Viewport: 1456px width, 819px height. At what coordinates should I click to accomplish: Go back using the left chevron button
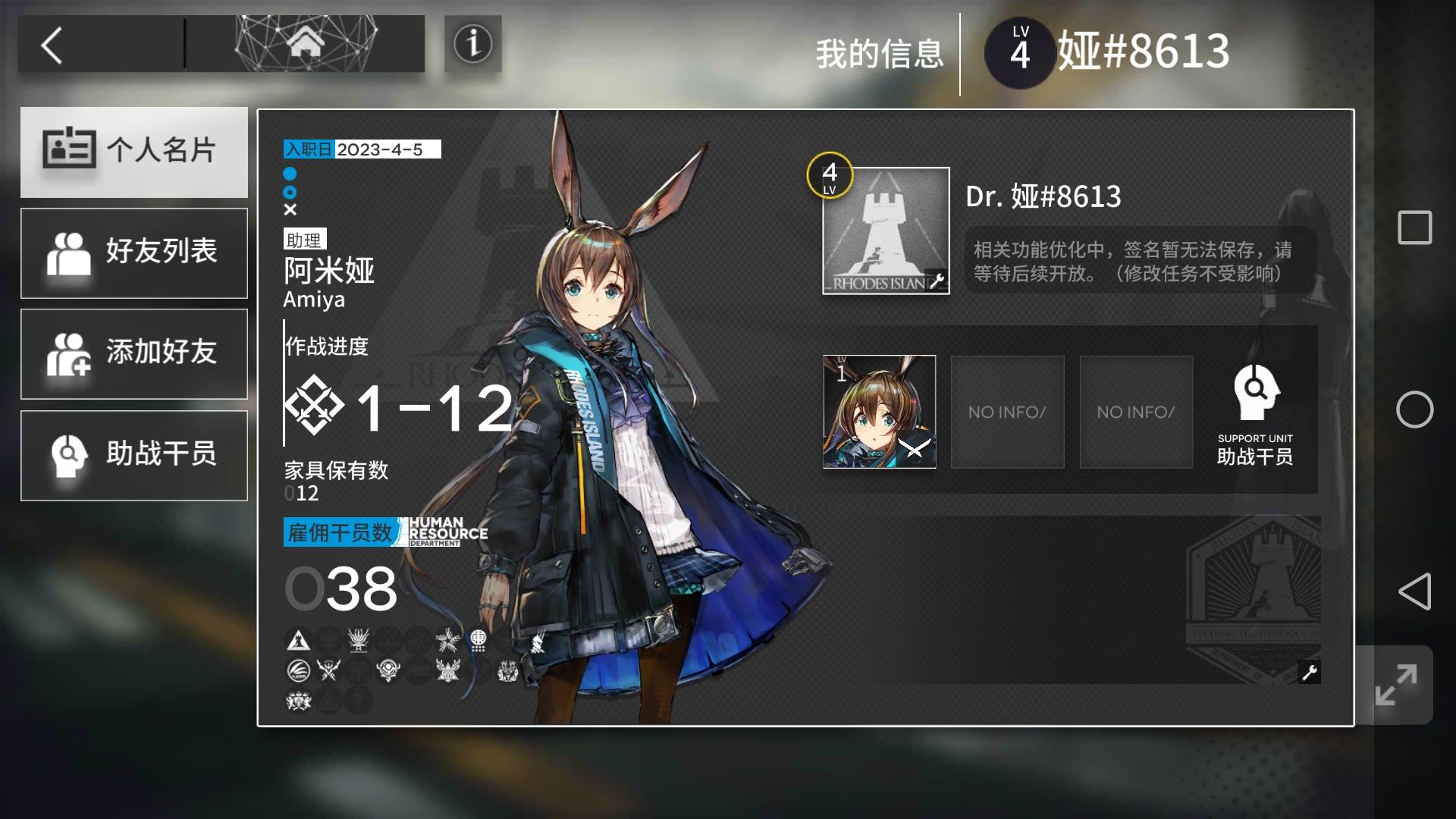pyautogui.click(x=51, y=44)
